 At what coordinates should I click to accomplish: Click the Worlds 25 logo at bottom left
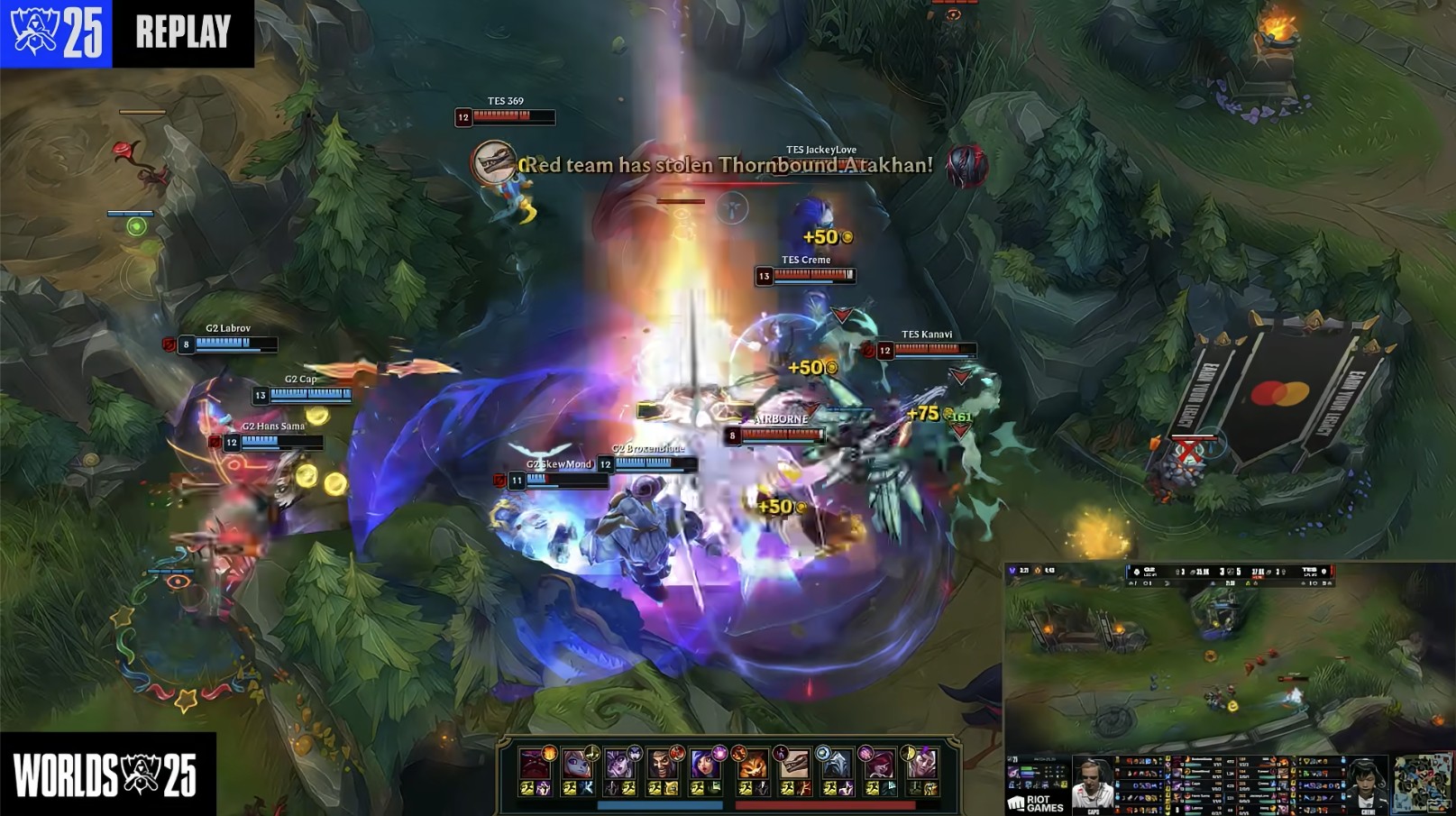105,775
